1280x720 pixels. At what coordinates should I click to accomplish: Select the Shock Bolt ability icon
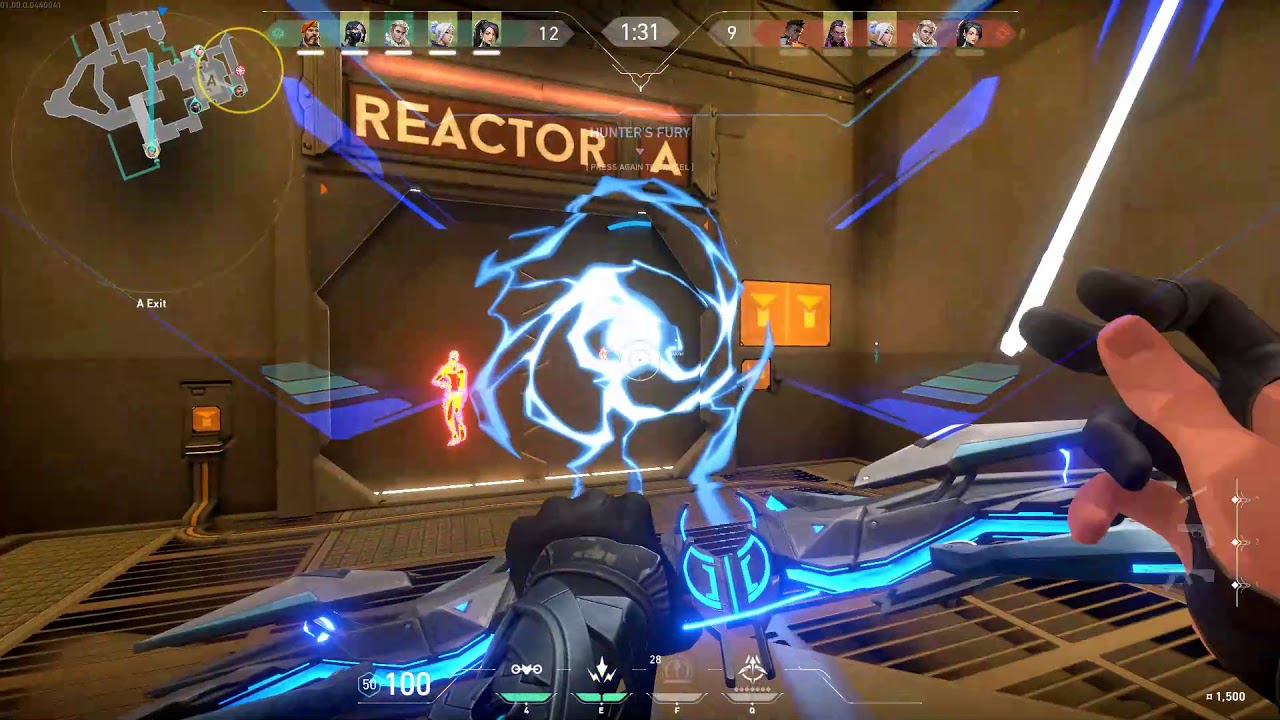[602, 671]
